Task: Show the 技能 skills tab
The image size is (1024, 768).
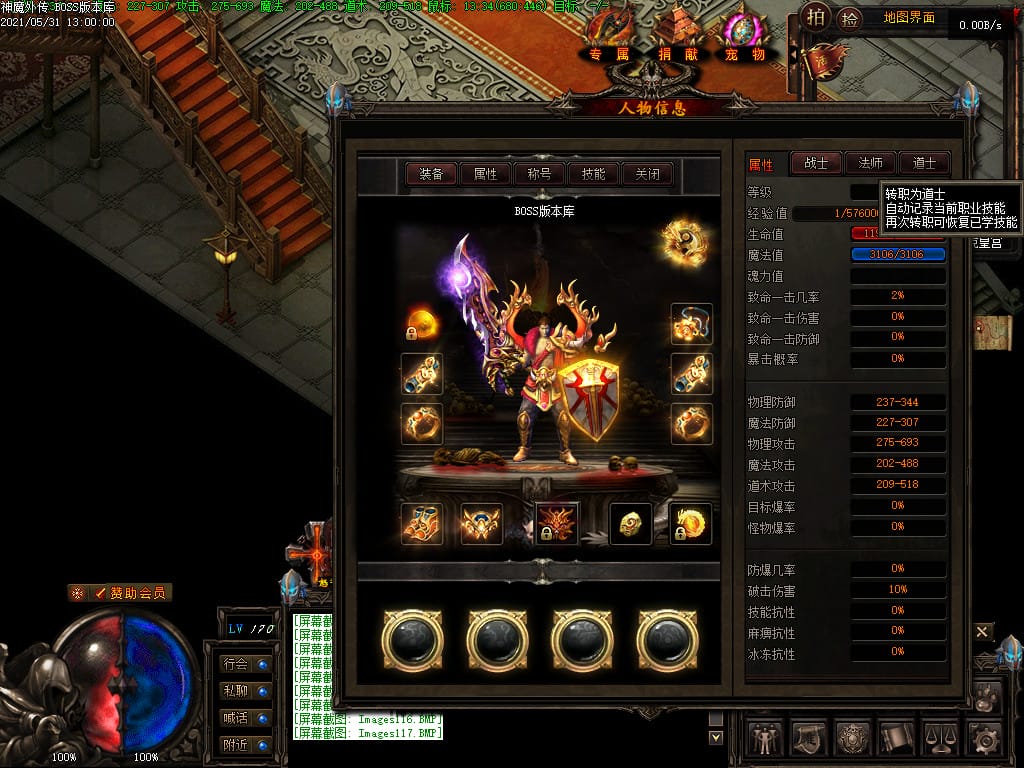Action: click(x=593, y=174)
